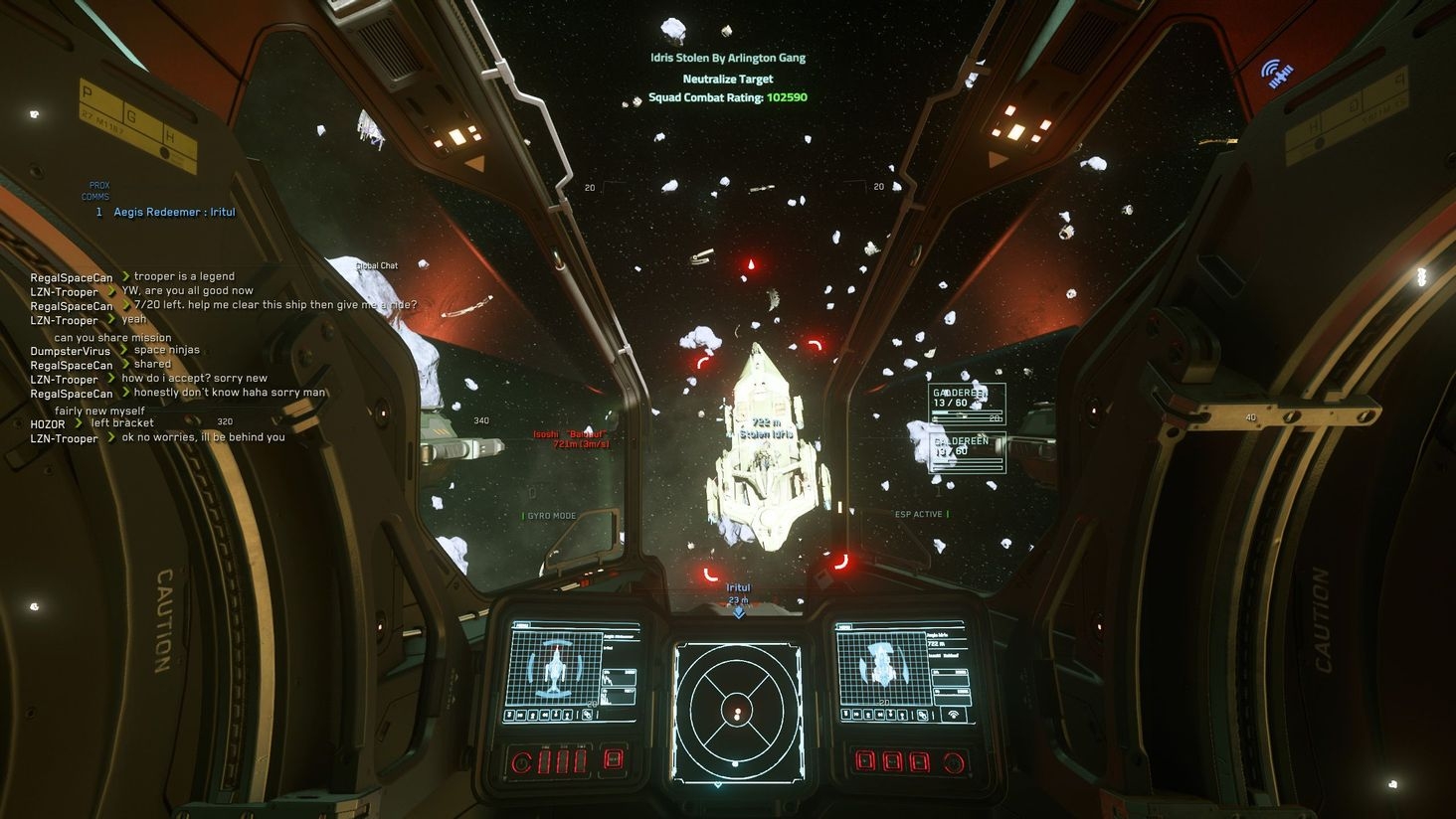This screenshot has height=819, width=1456.
Task: Open the Global Chat label
Action: 377,265
